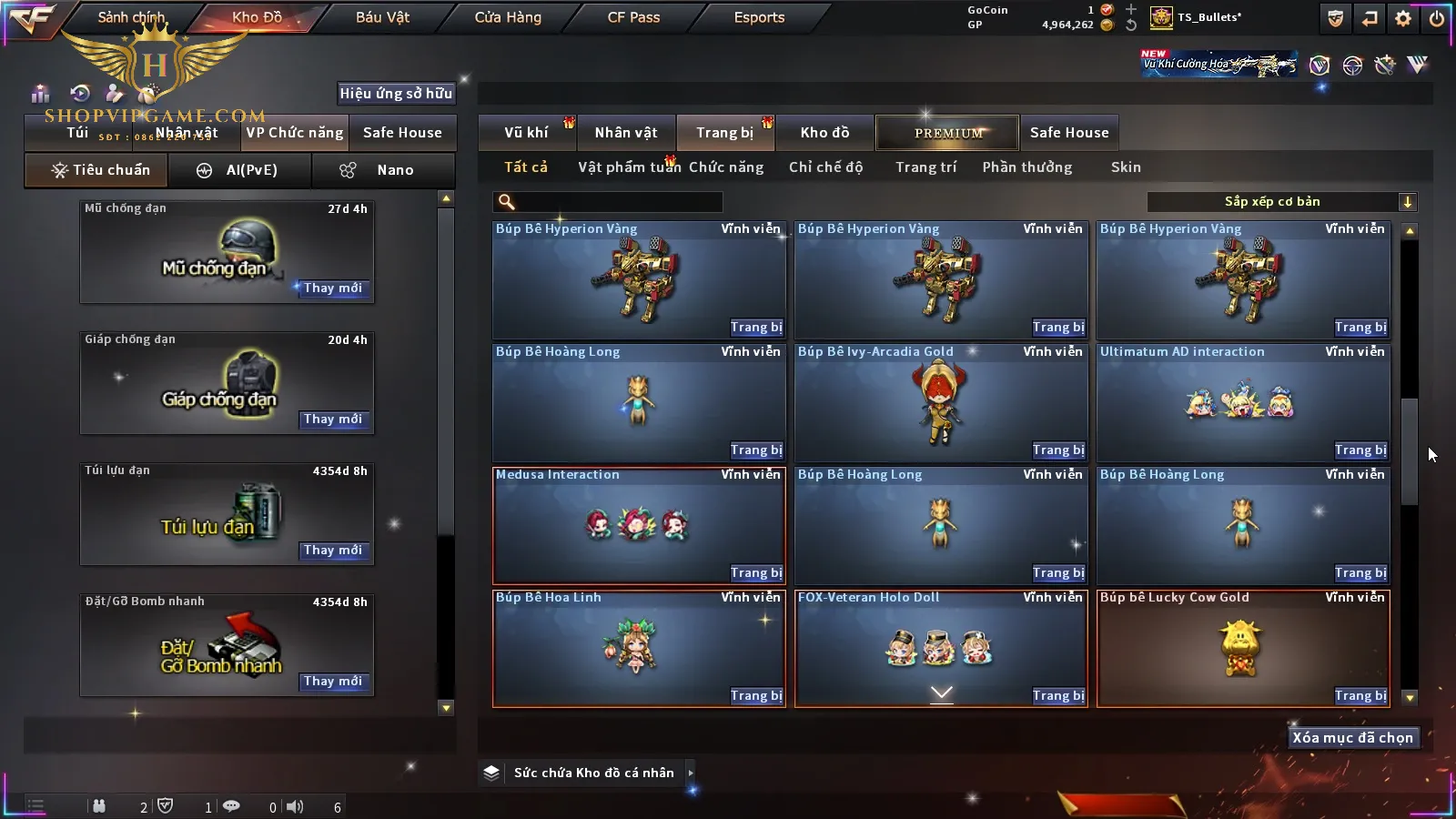Return to Sảnh chính lobby
The height and width of the screenshot is (819, 1456).
coord(131,17)
